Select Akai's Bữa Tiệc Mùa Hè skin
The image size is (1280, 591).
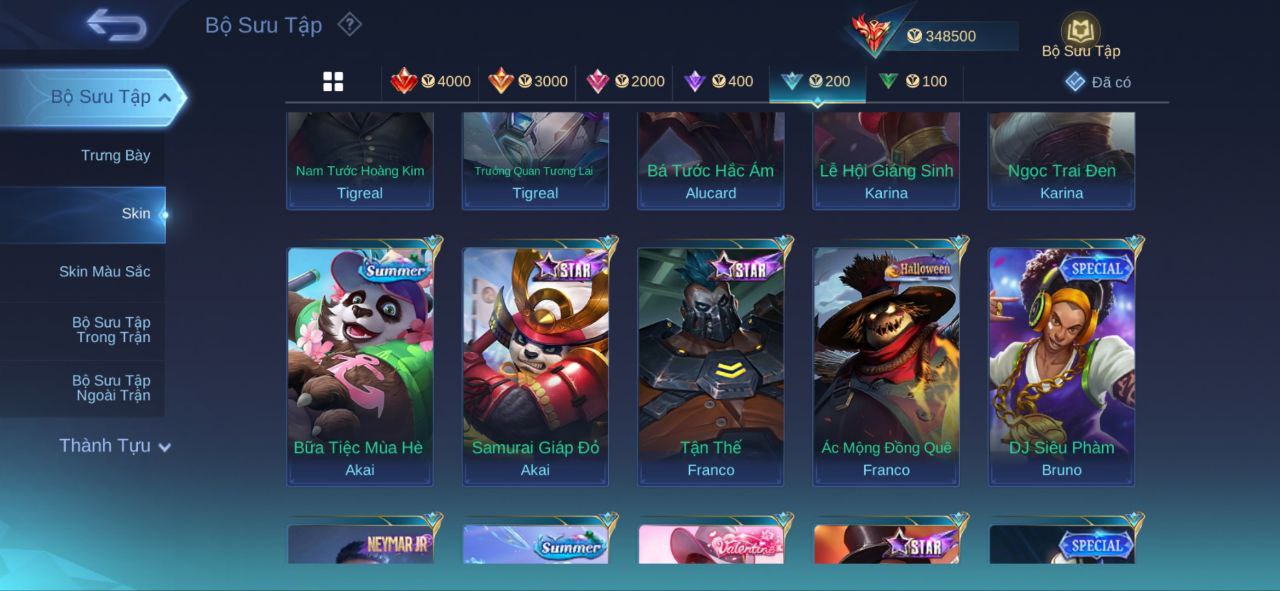tap(360, 365)
